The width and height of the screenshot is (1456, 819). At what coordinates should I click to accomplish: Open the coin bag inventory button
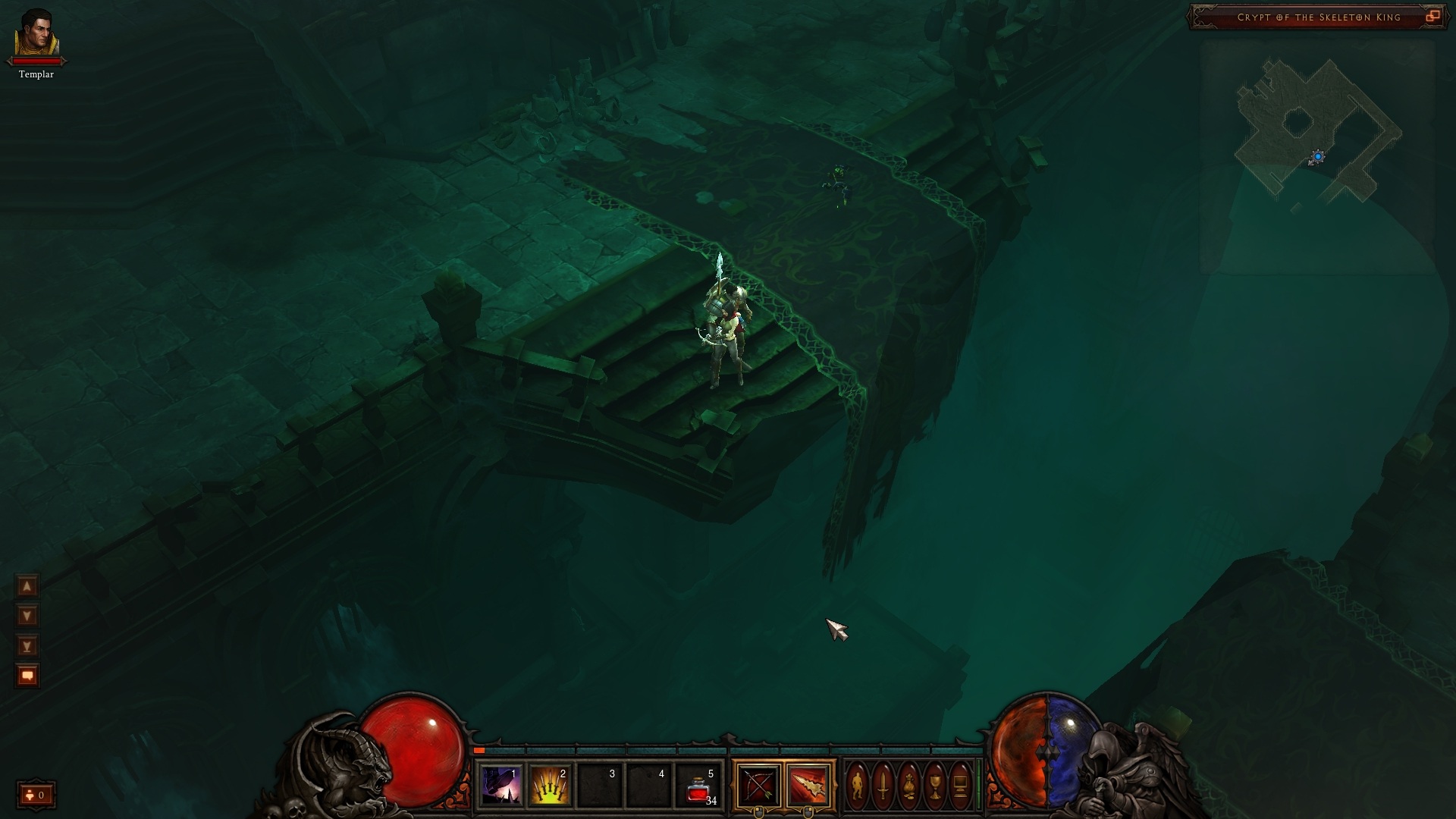pos(908,786)
